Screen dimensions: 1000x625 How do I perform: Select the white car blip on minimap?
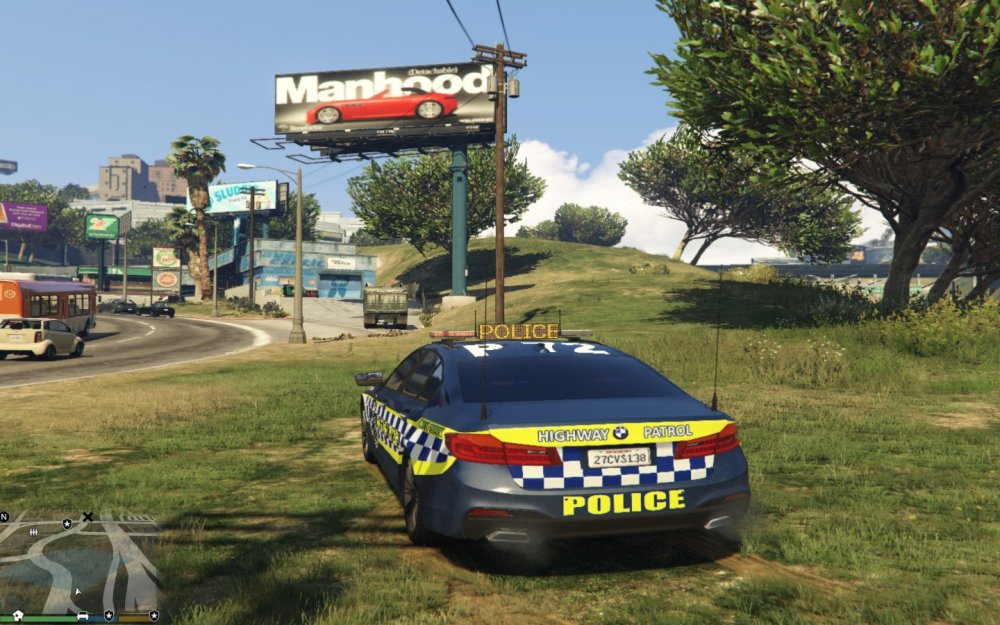click(x=82, y=615)
